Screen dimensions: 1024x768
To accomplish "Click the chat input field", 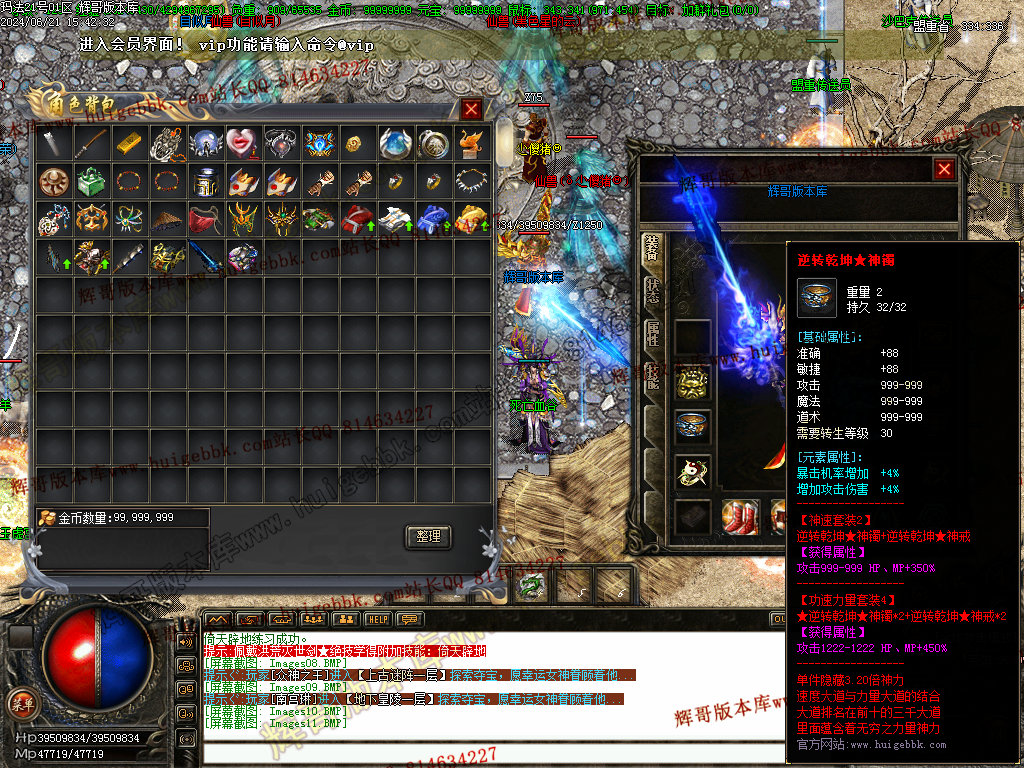I will [480, 756].
